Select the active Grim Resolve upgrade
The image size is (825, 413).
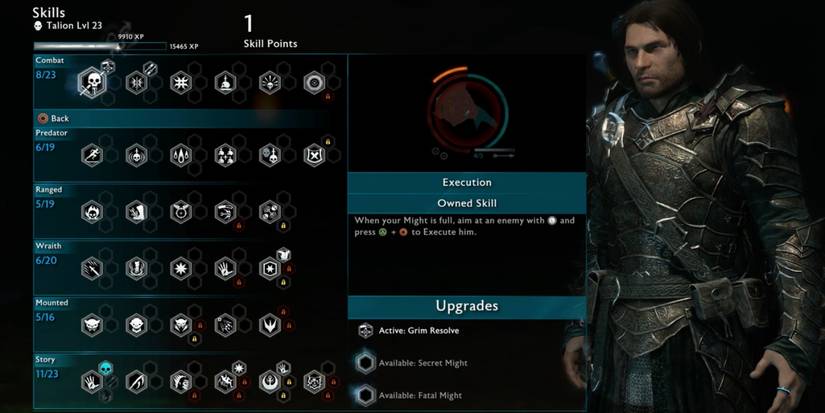(366, 331)
